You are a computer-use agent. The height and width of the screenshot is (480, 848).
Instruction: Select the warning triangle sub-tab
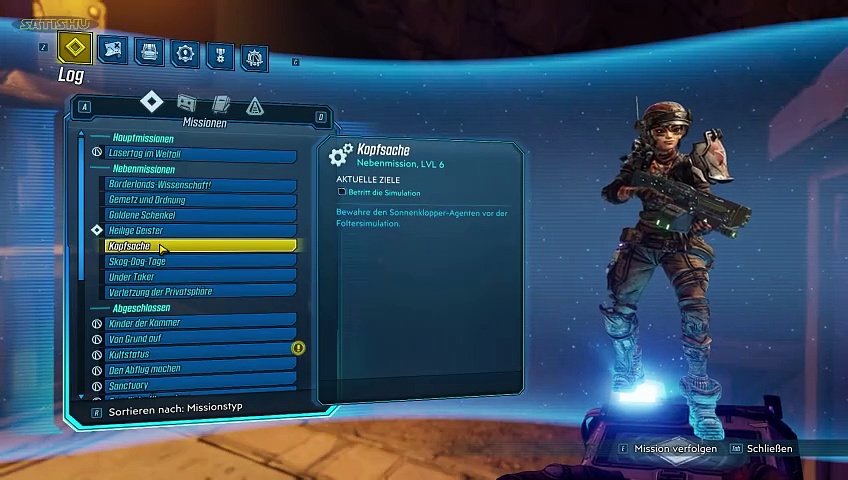[254, 106]
